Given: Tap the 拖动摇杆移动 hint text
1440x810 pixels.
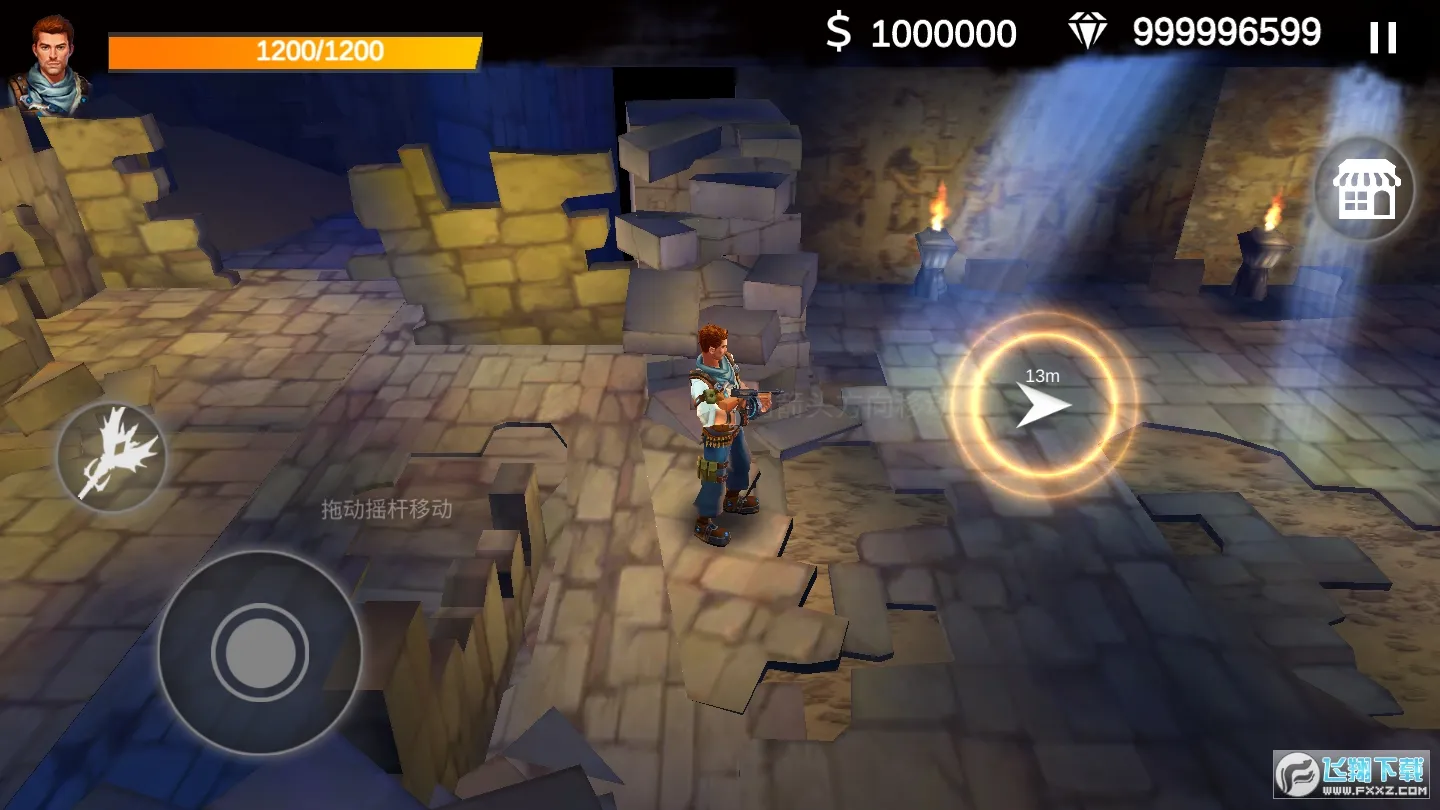Looking at the screenshot, I should coord(385,511).
